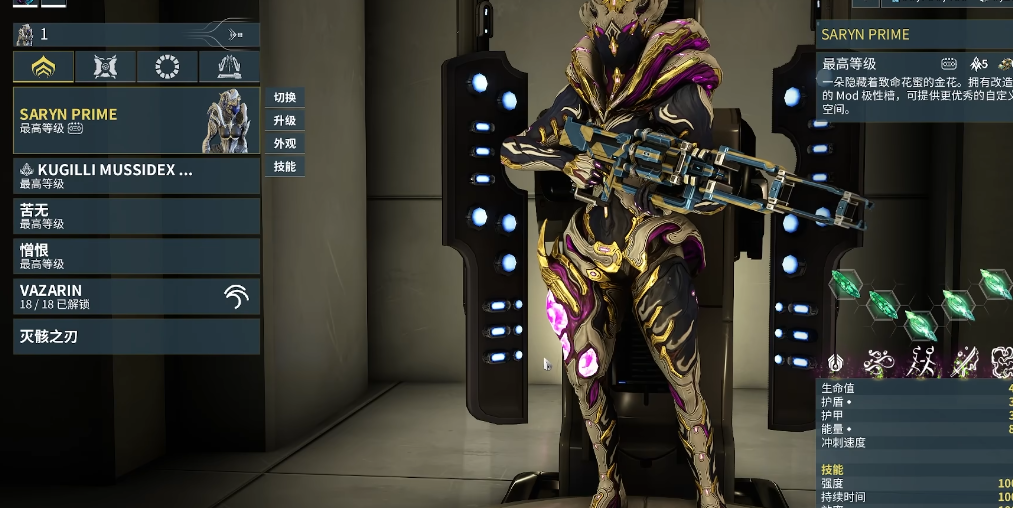1013x508 pixels.
Task: Open the 外观 (appearance) menu
Action: coord(285,144)
